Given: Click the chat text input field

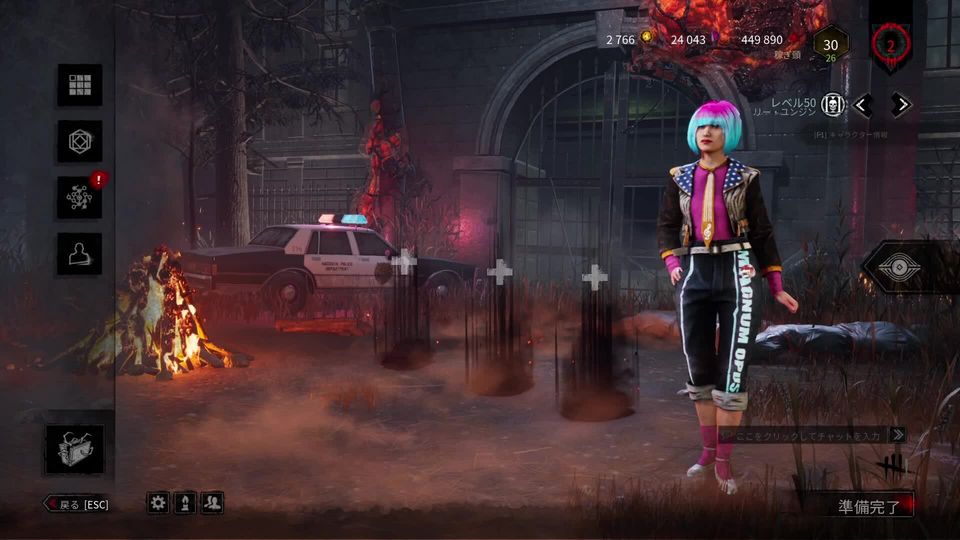Looking at the screenshot, I should click(805, 435).
